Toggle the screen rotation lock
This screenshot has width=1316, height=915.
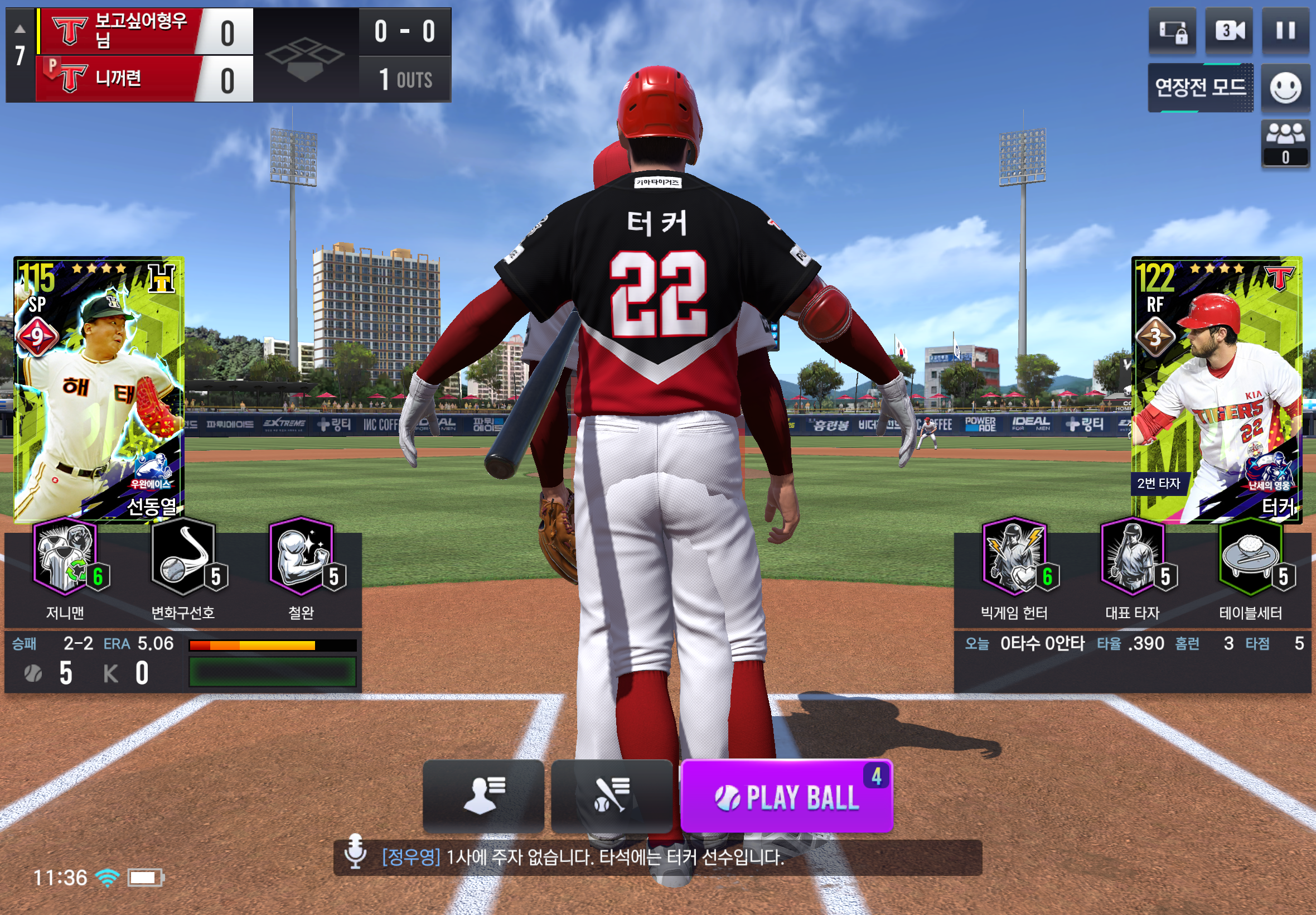pos(1172,30)
